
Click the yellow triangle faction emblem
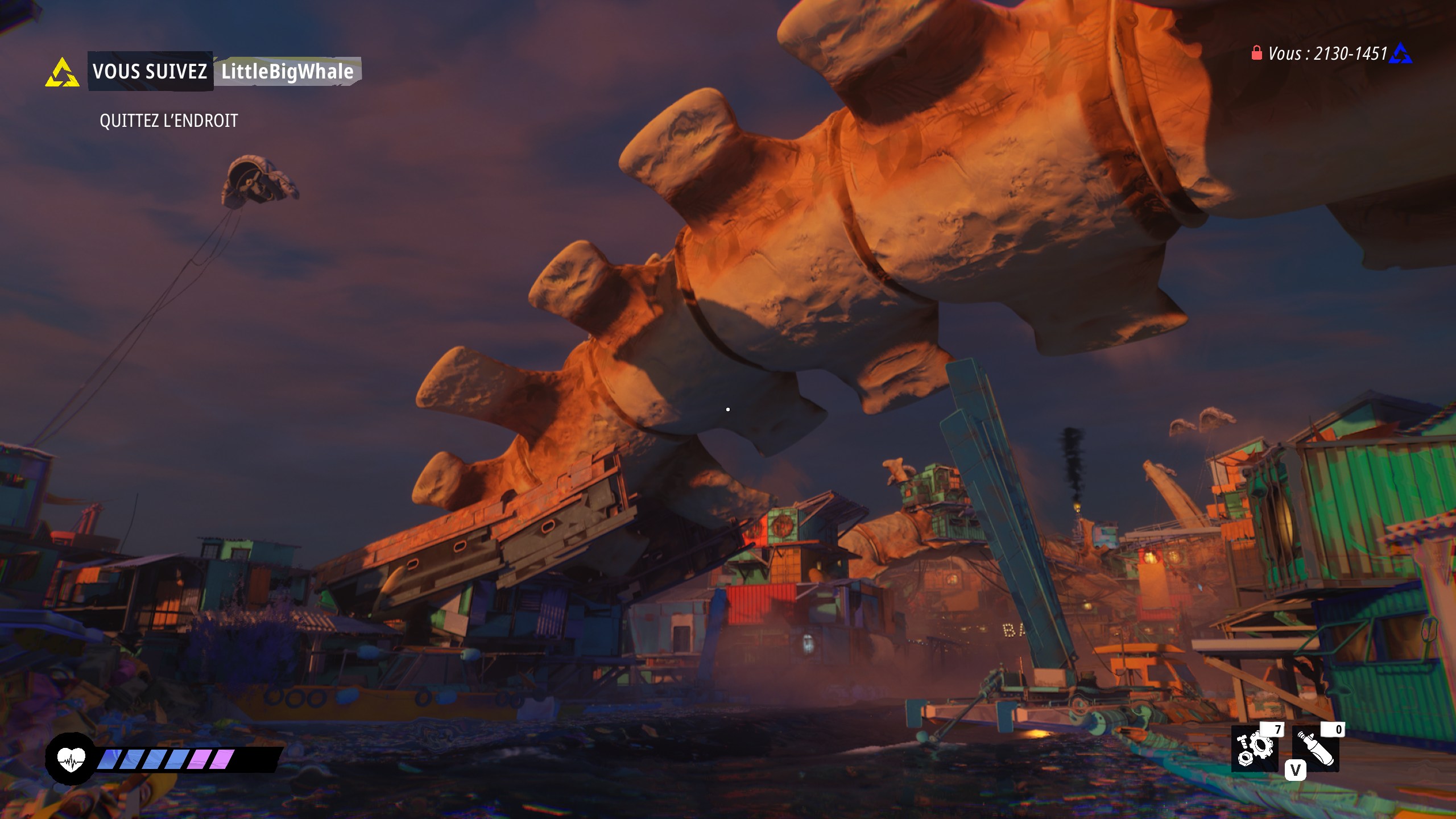coord(62,73)
